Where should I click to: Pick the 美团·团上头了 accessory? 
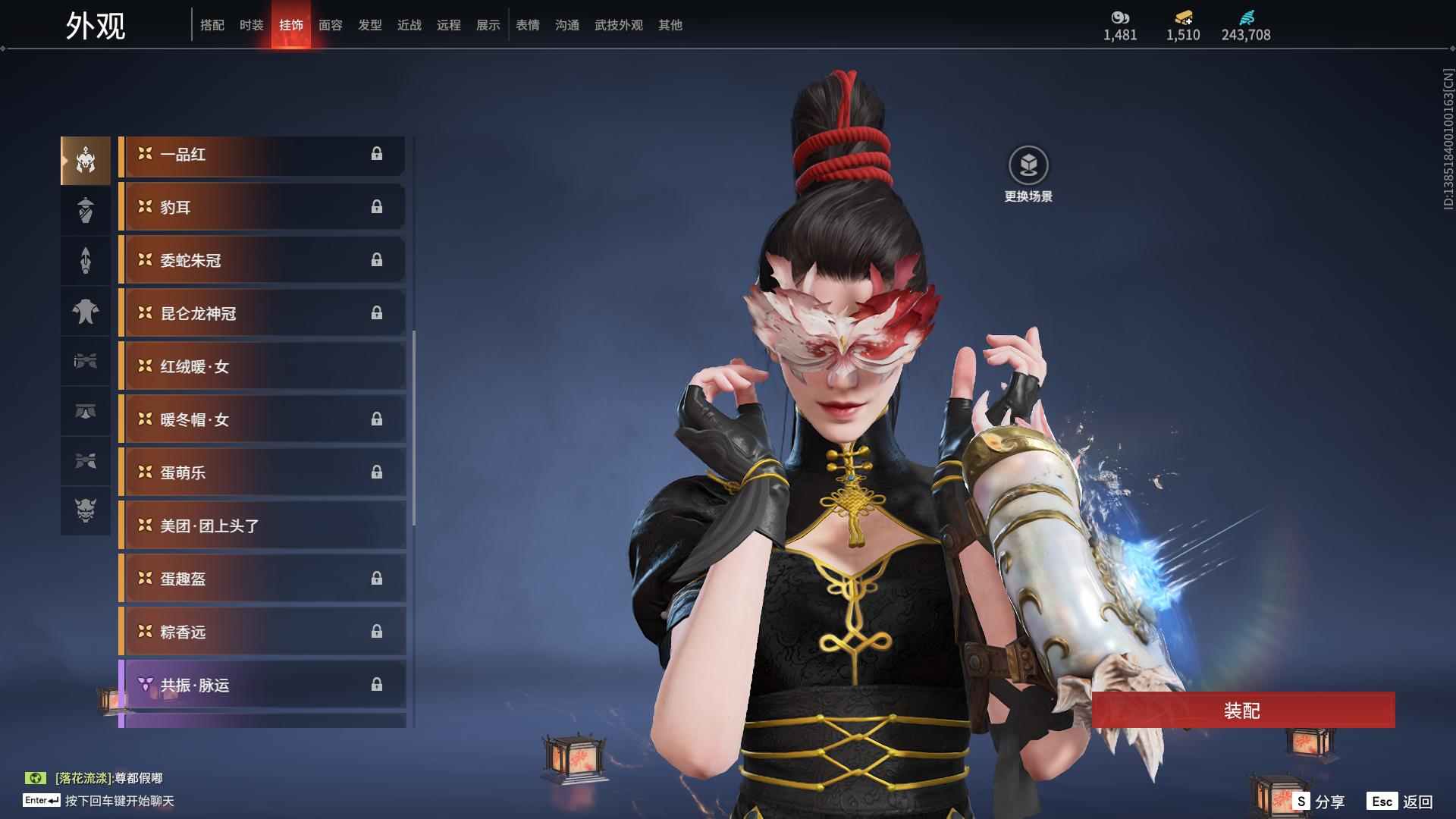pyautogui.click(x=262, y=526)
